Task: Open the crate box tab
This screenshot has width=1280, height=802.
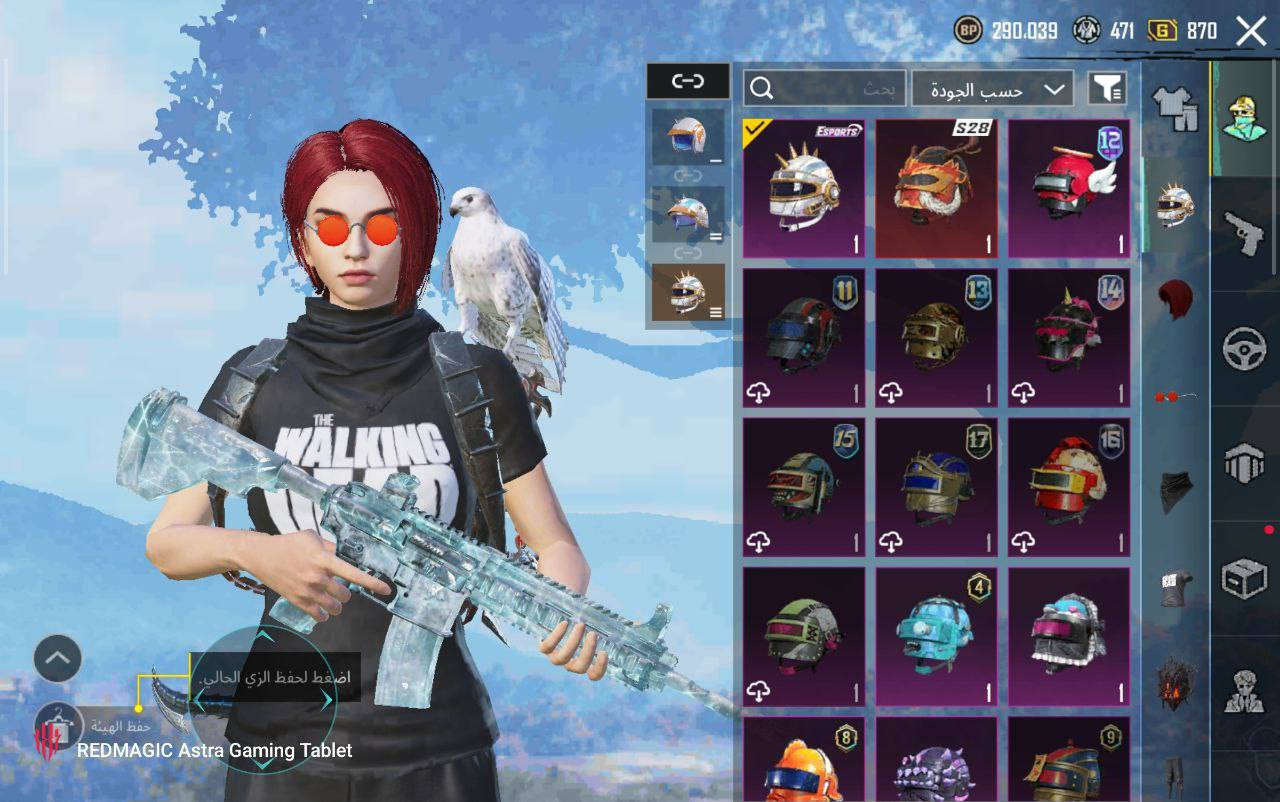Action: (1244, 578)
